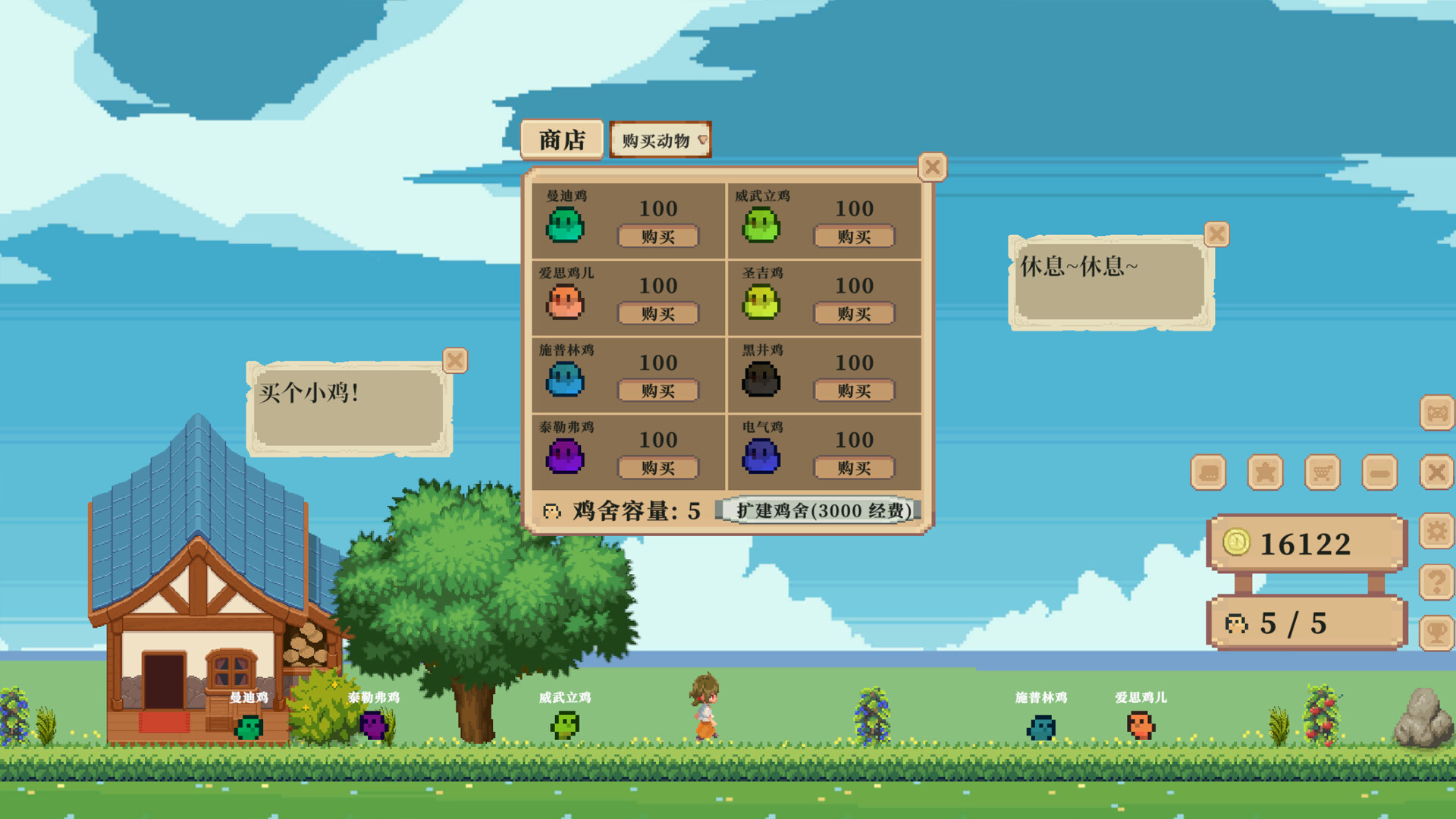Switch to the 商店 tab

pyautogui.click(x=562, y=139)
